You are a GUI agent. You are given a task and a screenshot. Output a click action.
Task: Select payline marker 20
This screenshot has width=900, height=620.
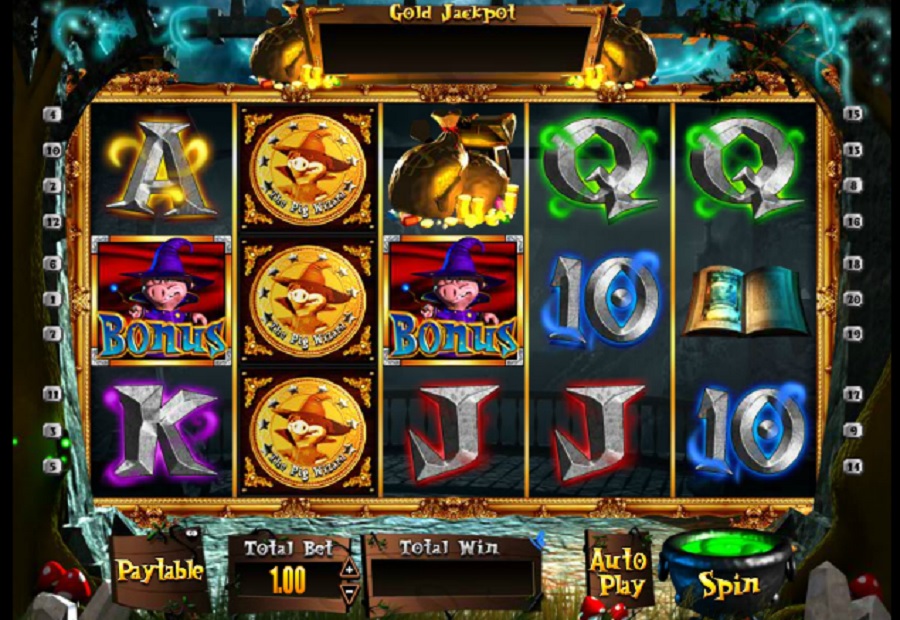click(x=853, y=298)
